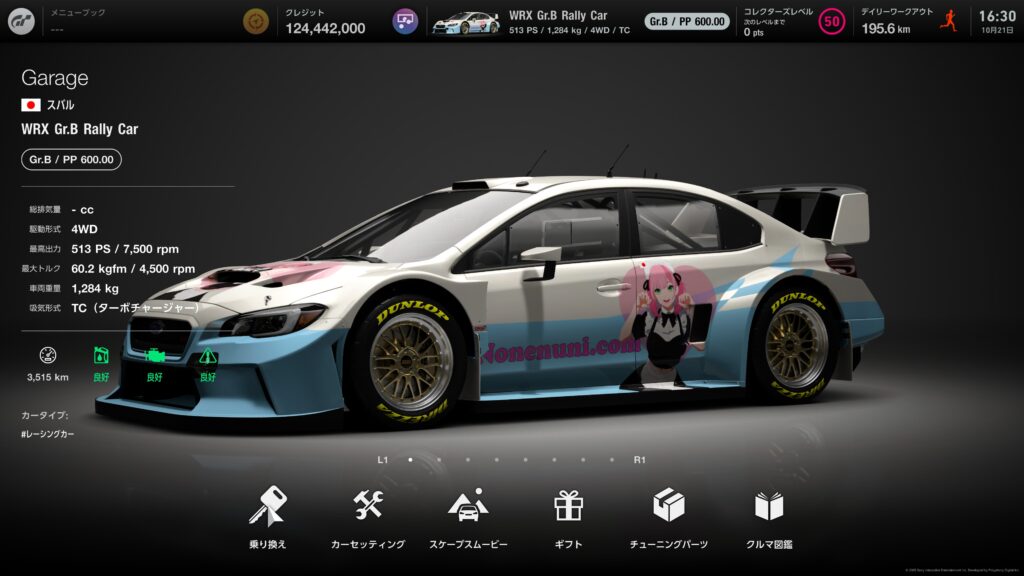Viewport: 1024px width, 576px height.
Task: Open the デイリーワークアウト daily workout tracker
Action: (897, 21)
